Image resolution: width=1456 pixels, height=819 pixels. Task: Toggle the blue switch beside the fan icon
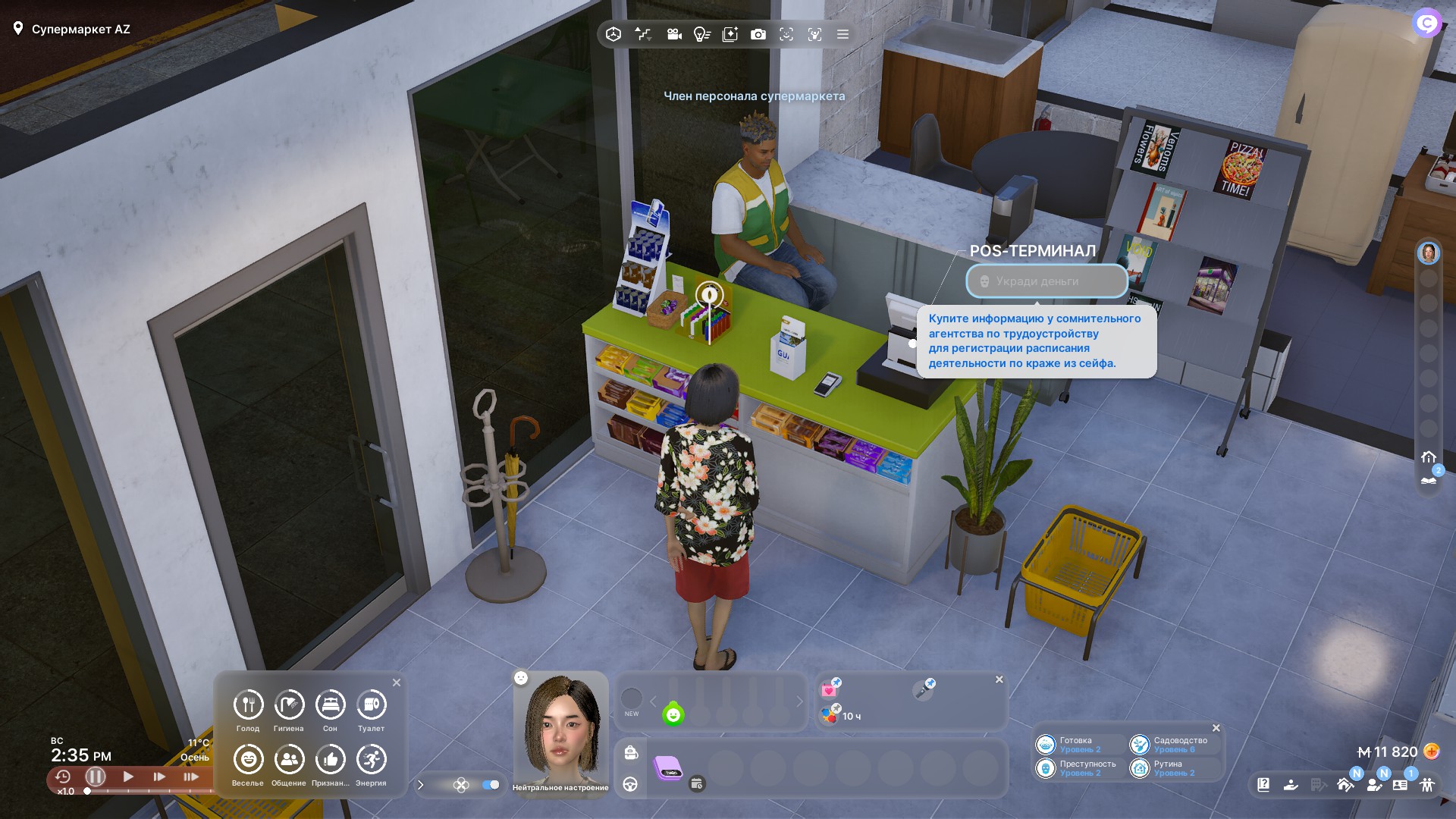[491, 785]
